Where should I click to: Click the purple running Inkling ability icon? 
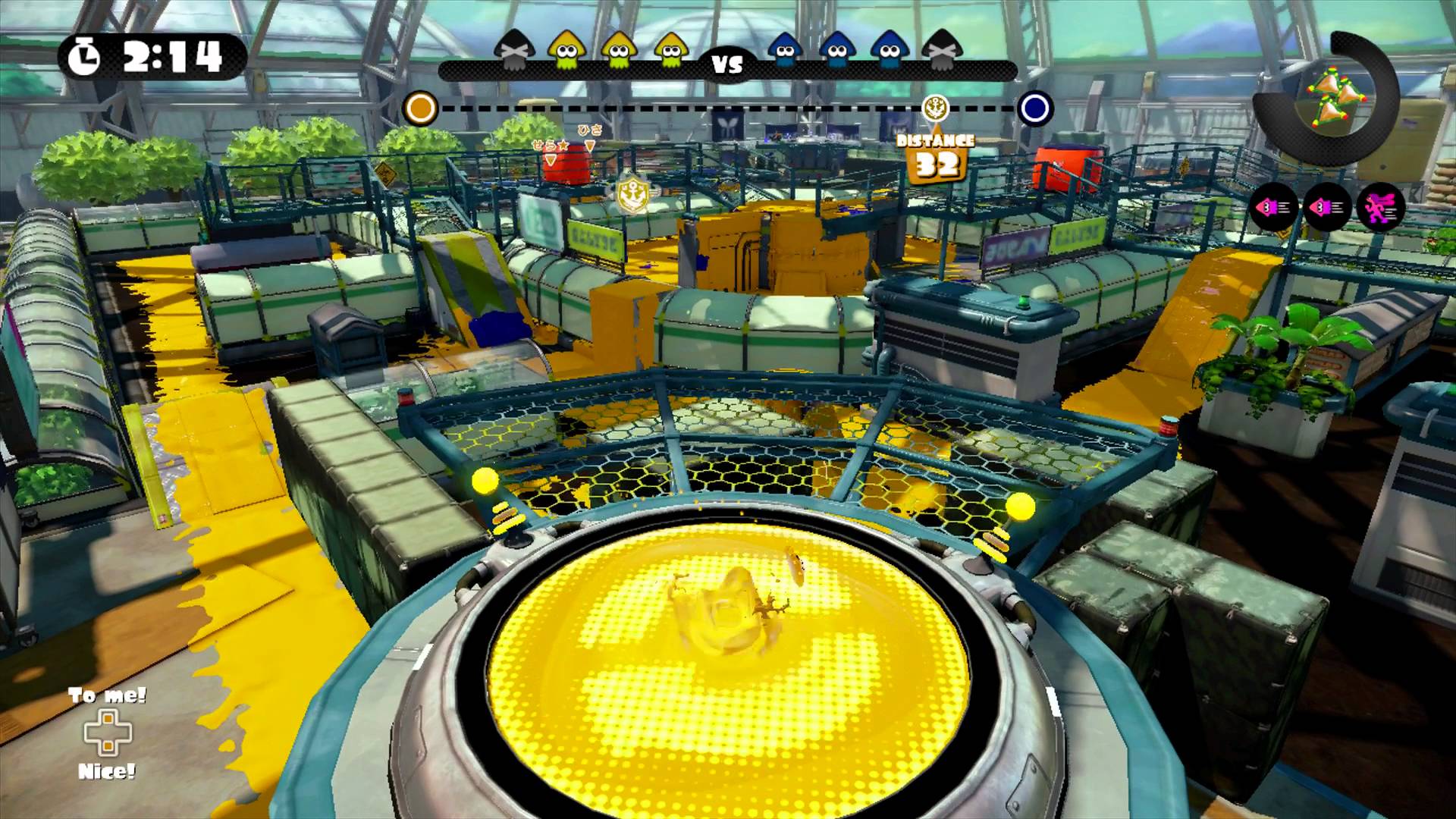click(1381, 205)
